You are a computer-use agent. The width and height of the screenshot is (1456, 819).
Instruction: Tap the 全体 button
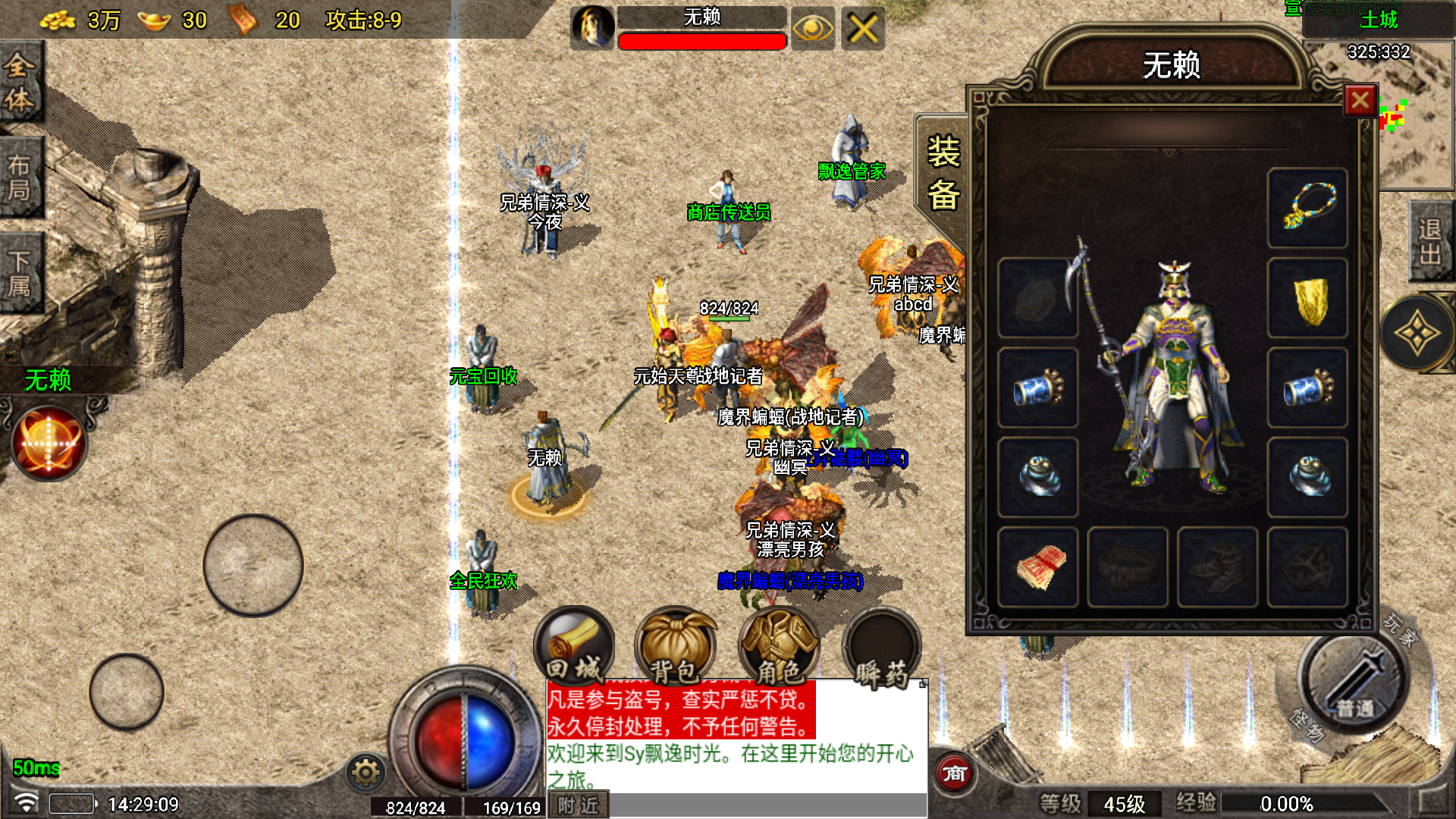tap(20, 82)
